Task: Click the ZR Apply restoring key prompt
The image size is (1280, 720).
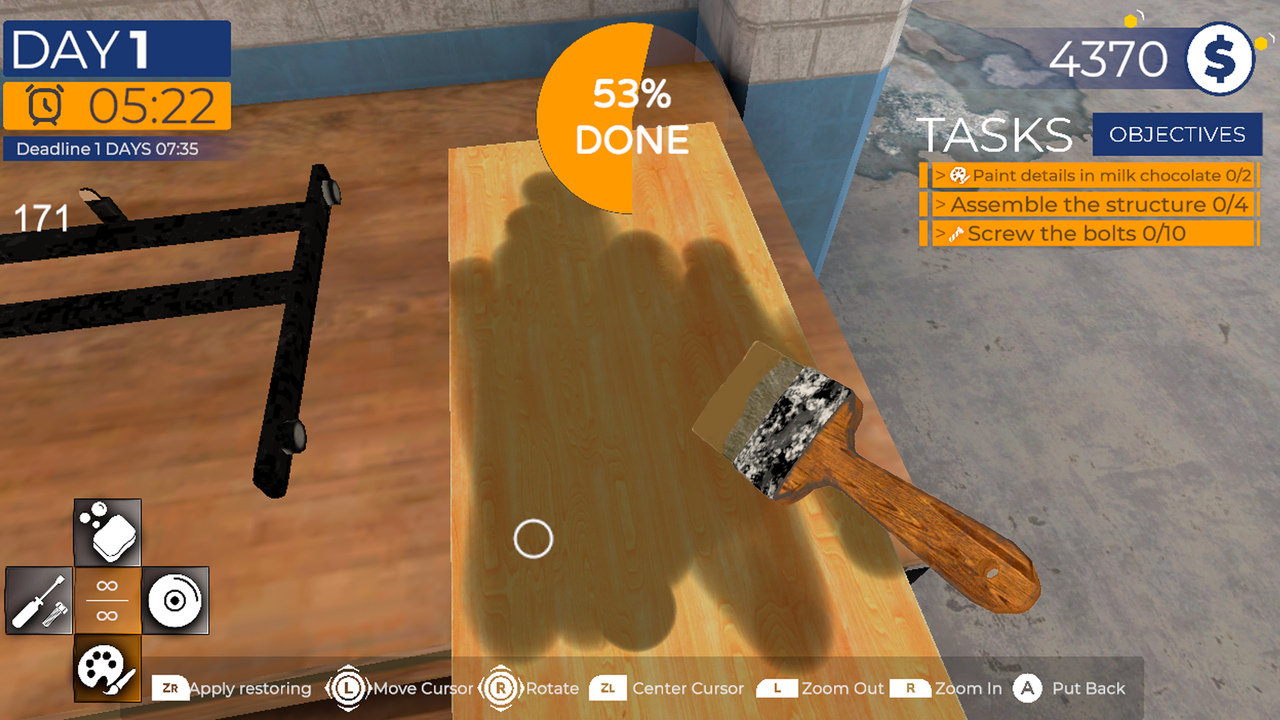Action: [x=172, y=688]
